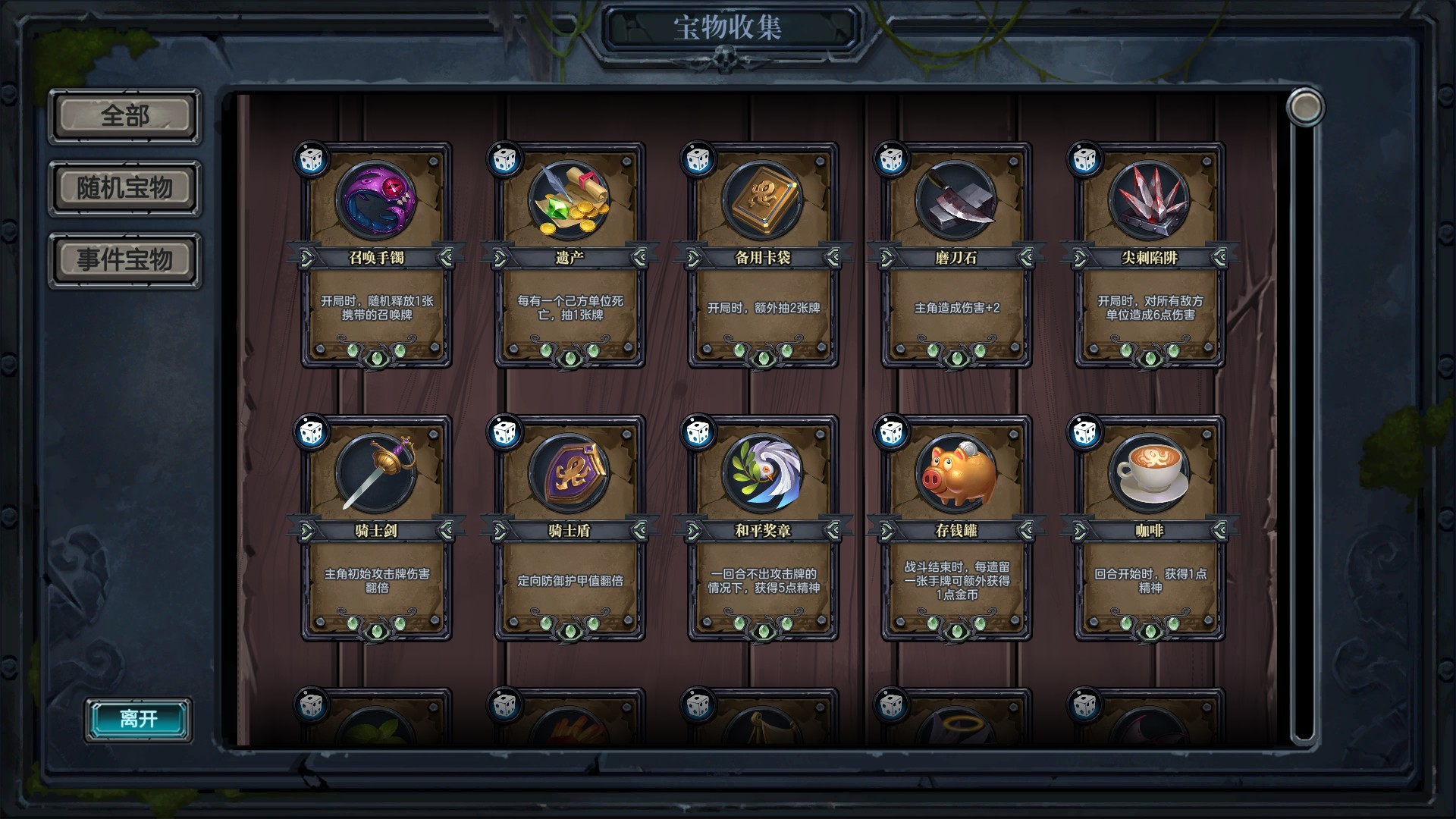The height and width of the screenshot is (819, 1456).
Task: Choose the 和平奖章 treasure card
Action: click(x=763, y=529)
